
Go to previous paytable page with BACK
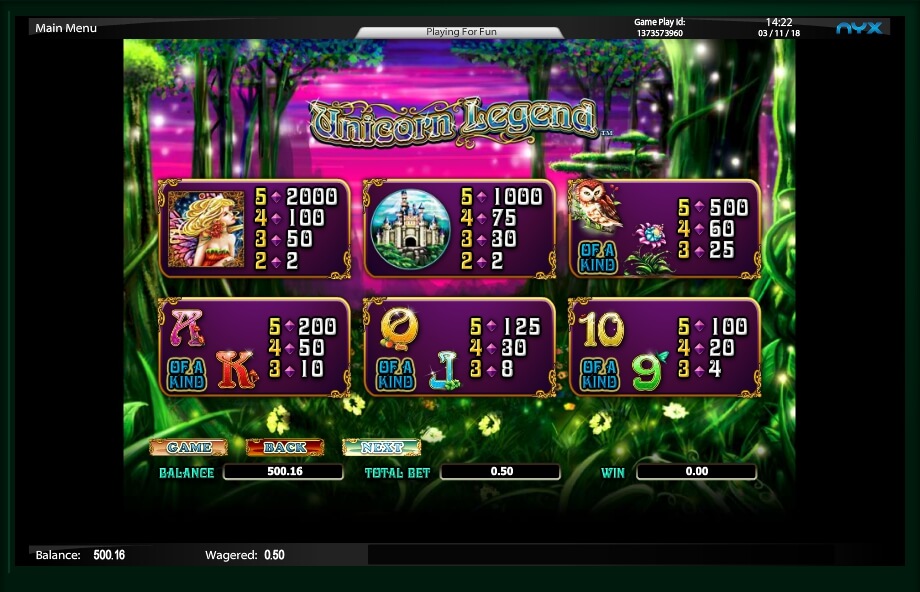(x=284, y=447)
